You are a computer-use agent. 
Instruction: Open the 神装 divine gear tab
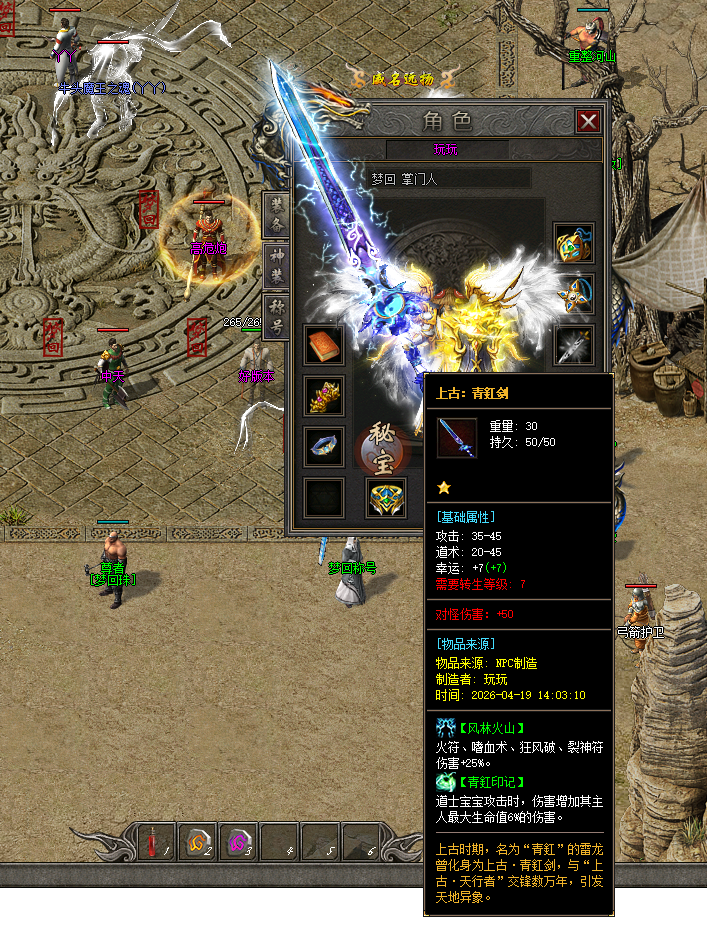tap(276, 262)
